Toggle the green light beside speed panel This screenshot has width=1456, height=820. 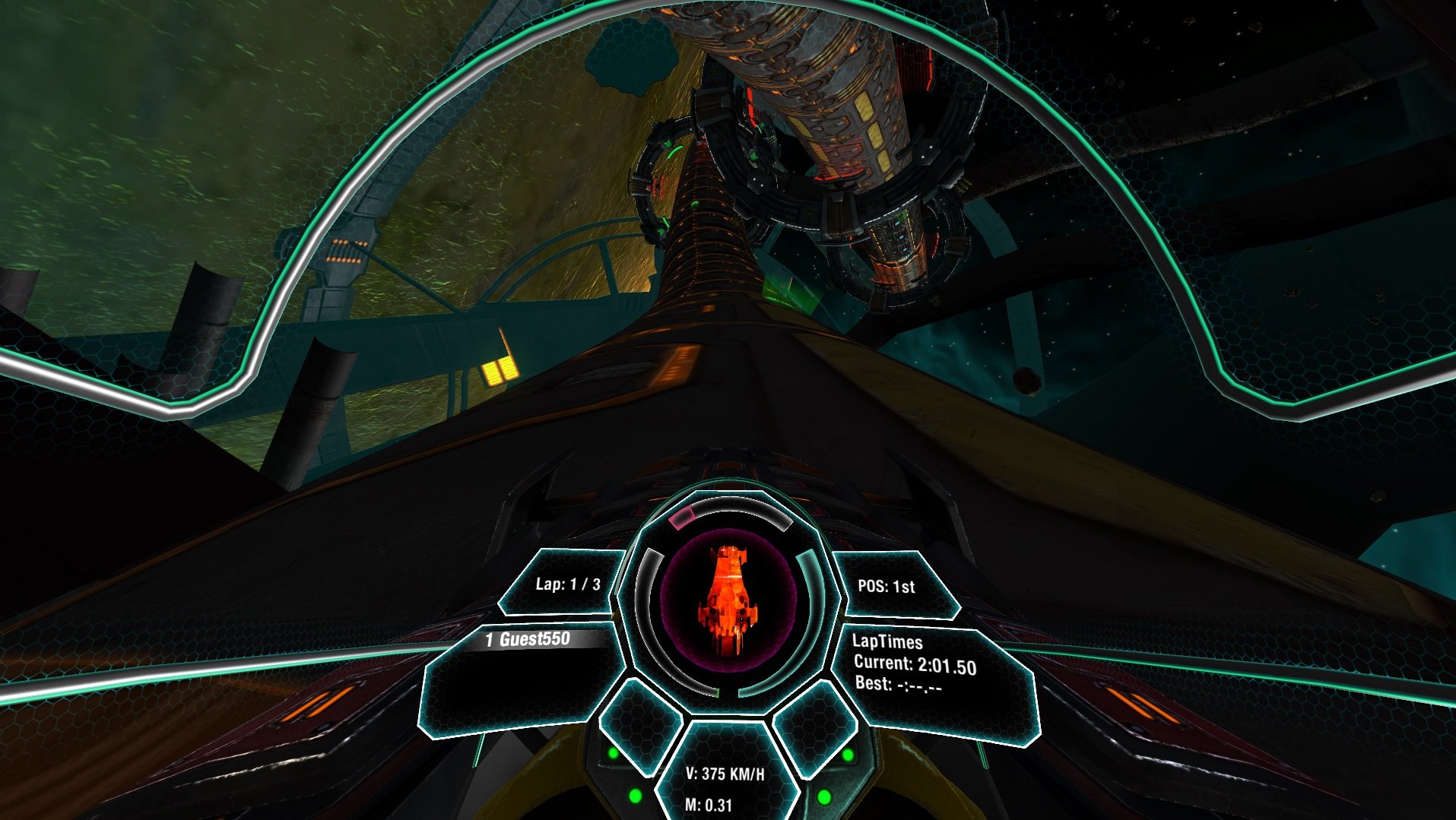[613, 753]
